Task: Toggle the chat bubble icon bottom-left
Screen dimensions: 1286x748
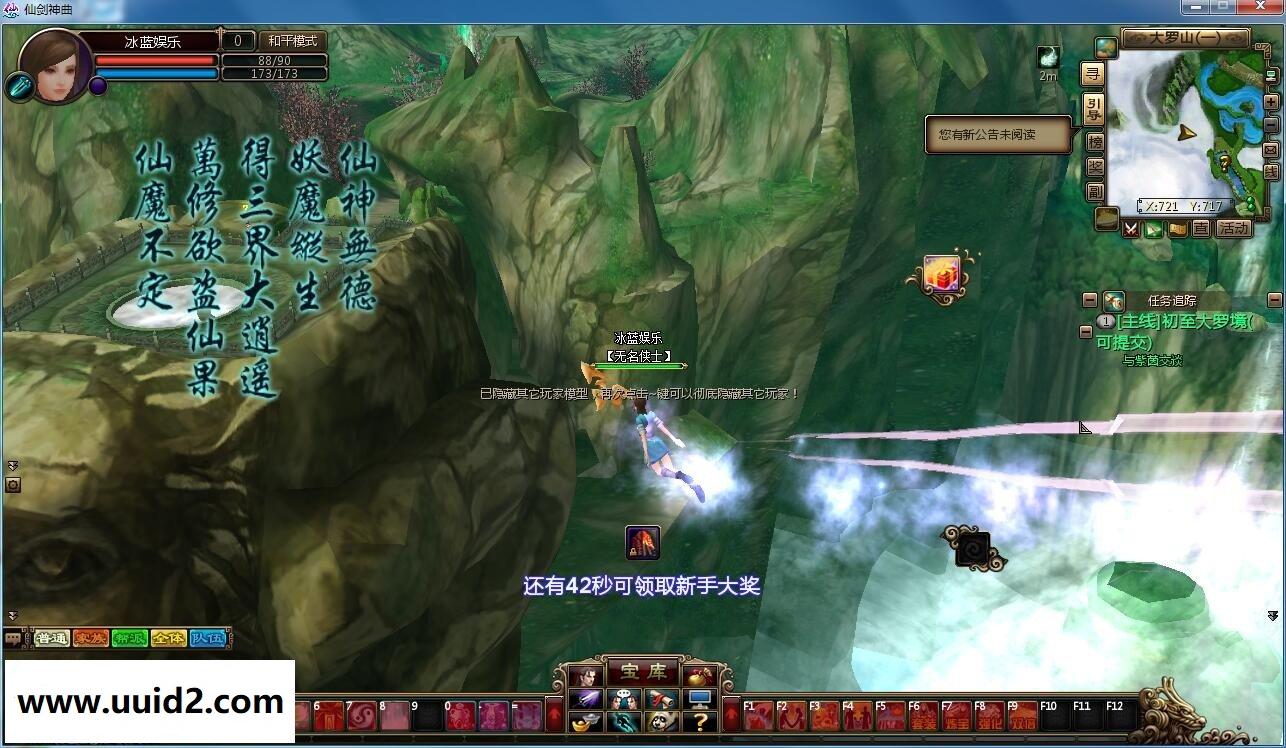Action: (13, 639)
